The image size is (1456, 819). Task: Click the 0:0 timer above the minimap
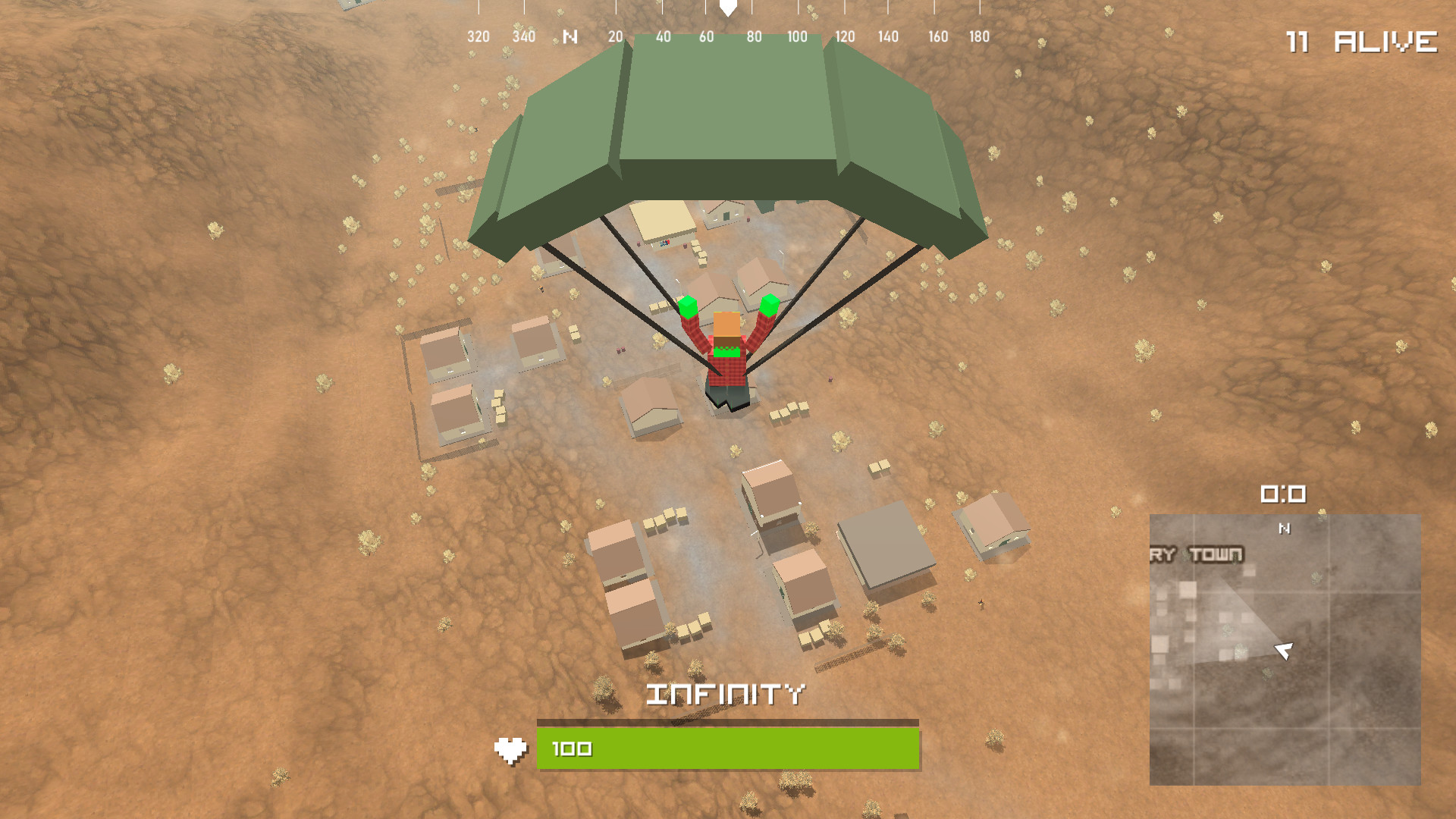[1283, 494]
